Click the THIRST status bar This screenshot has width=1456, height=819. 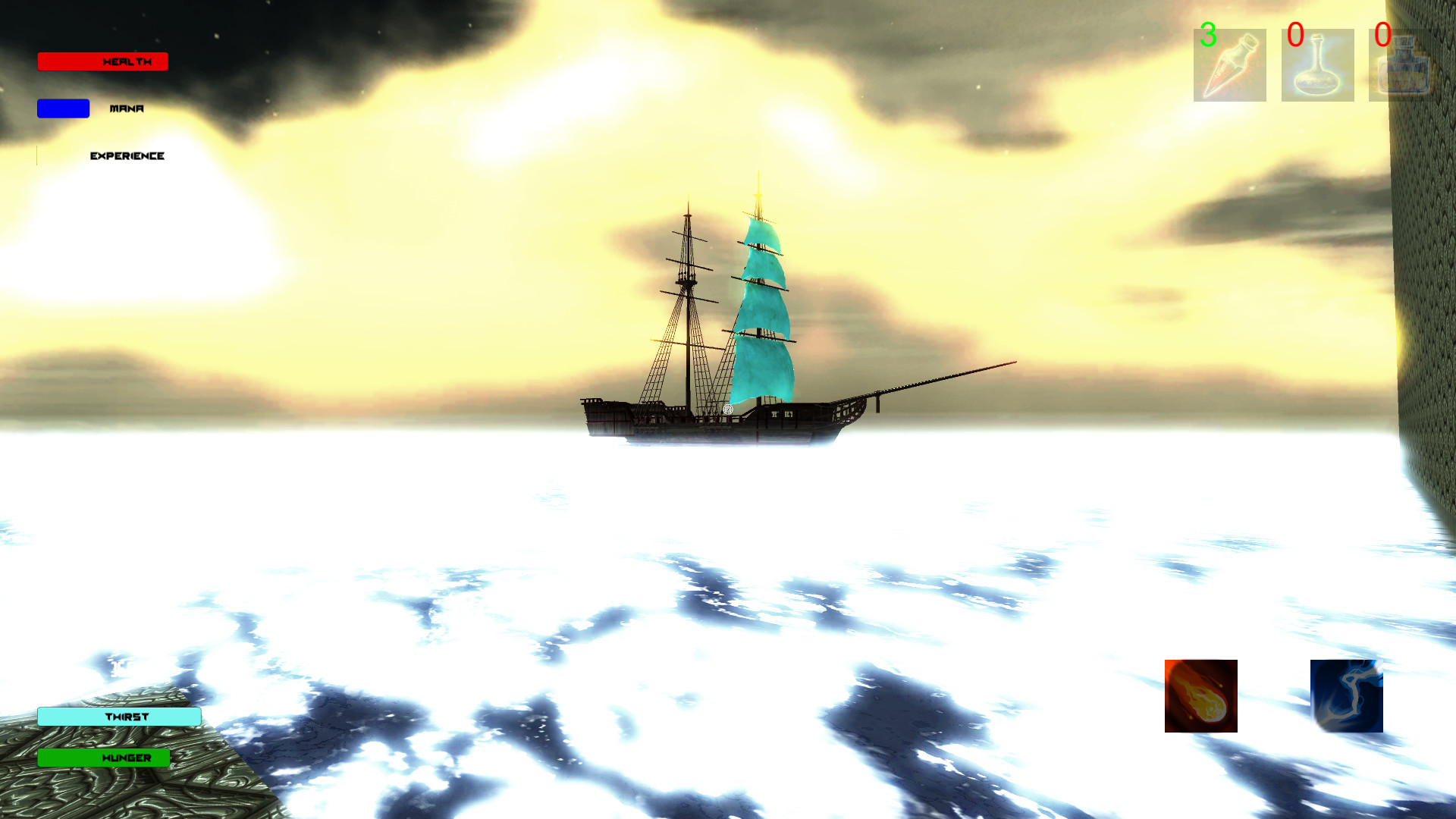119,716
